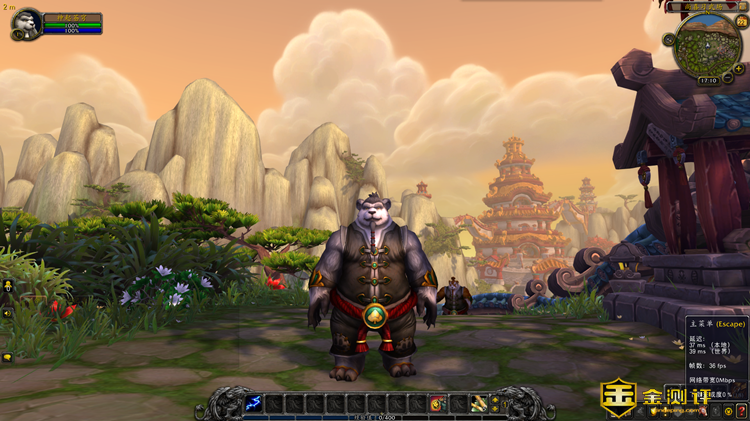
Task: Click the yellow chat bubble icon
Action: 8,357
